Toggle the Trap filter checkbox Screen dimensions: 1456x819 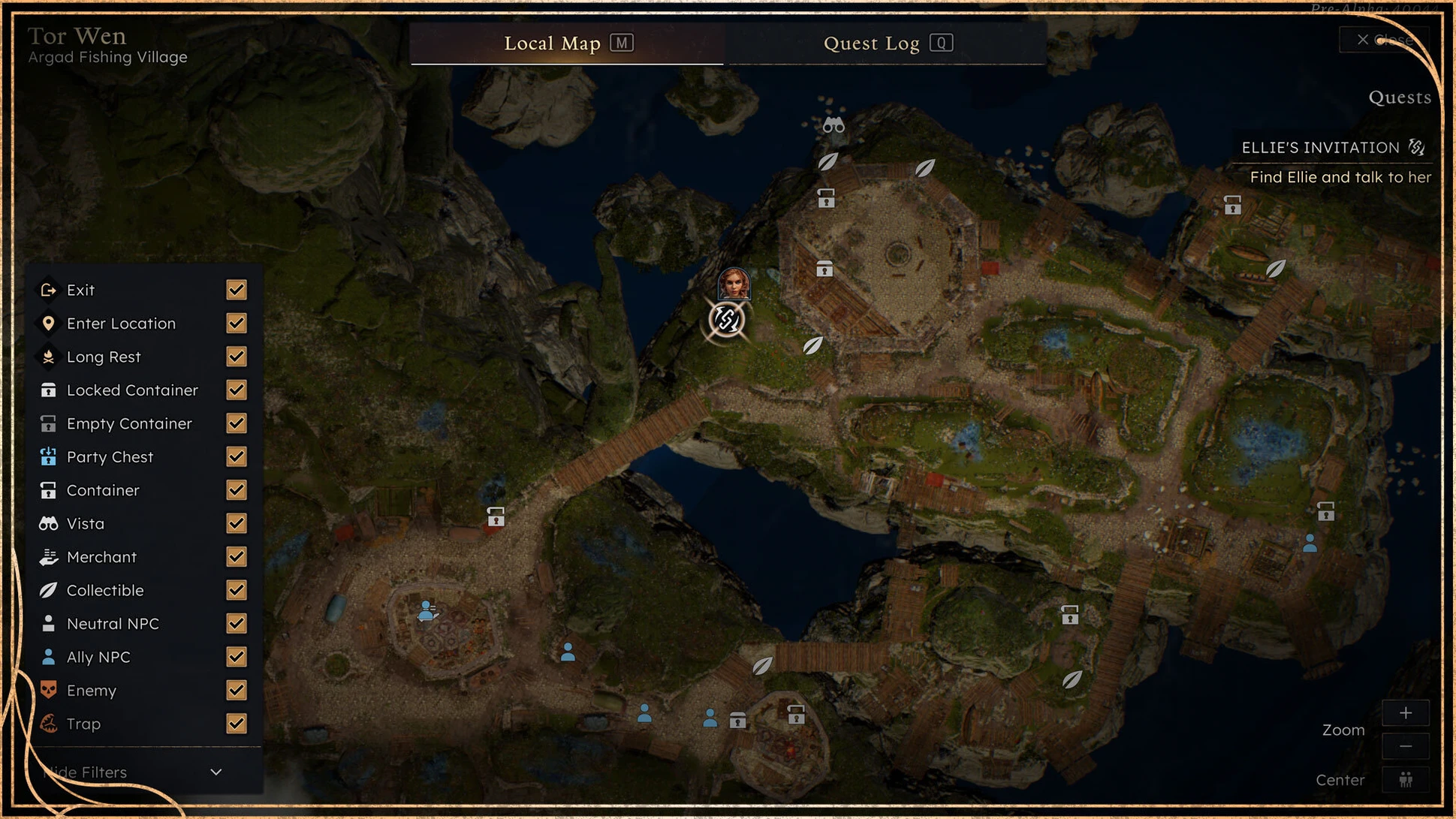(237, 724)
